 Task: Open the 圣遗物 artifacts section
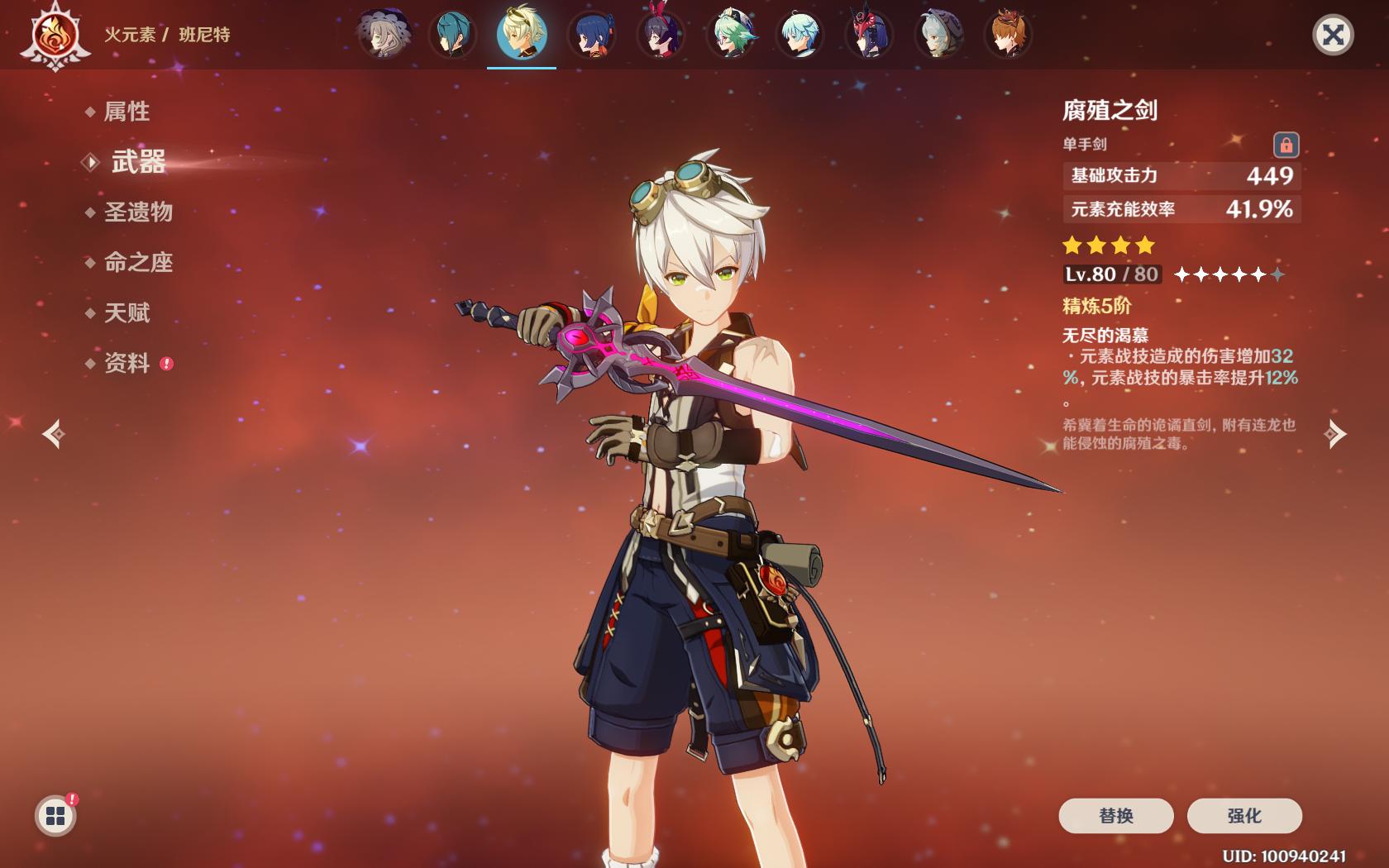point(138,212)
